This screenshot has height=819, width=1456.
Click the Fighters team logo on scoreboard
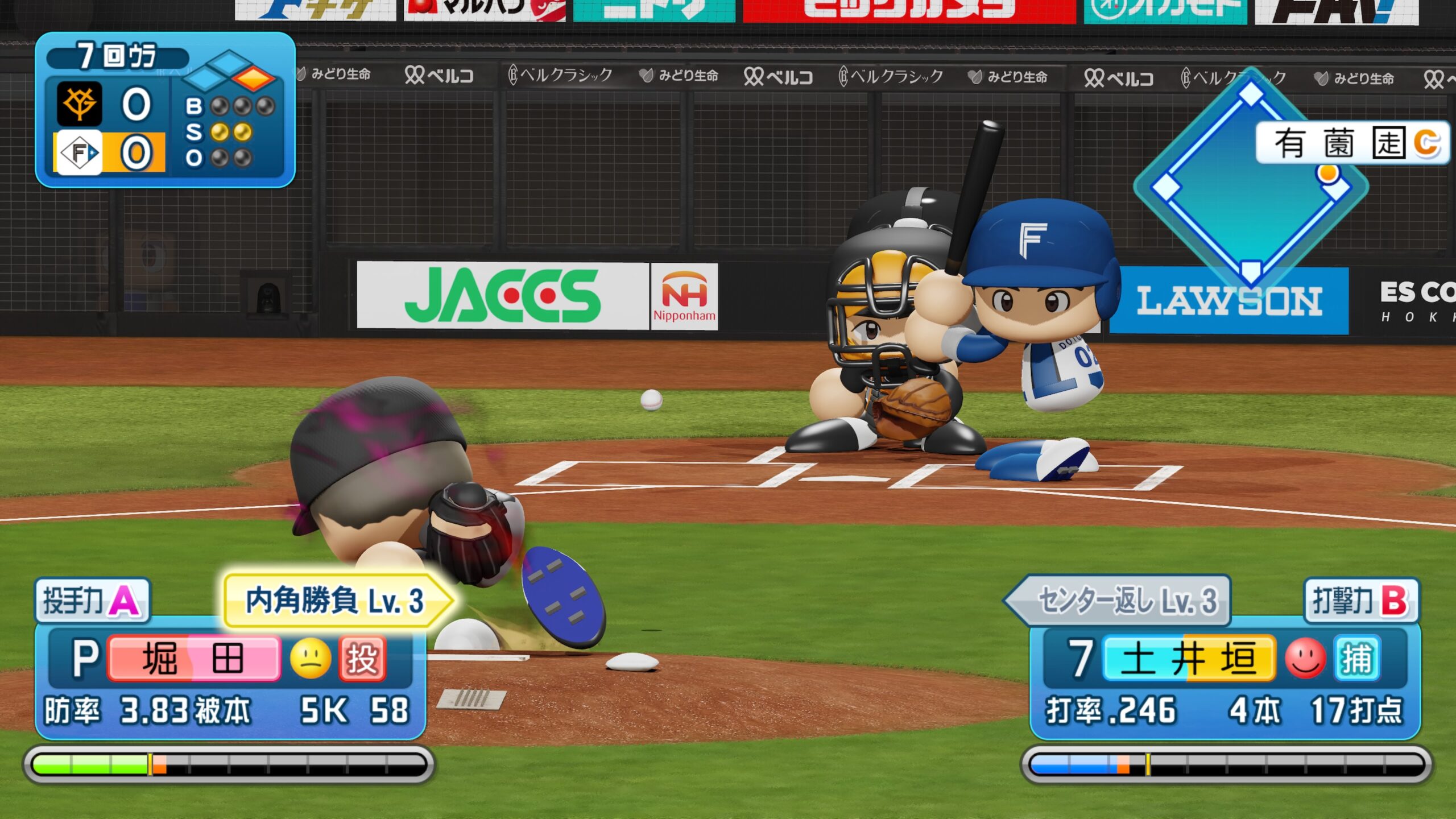click(x=79, y=152)
